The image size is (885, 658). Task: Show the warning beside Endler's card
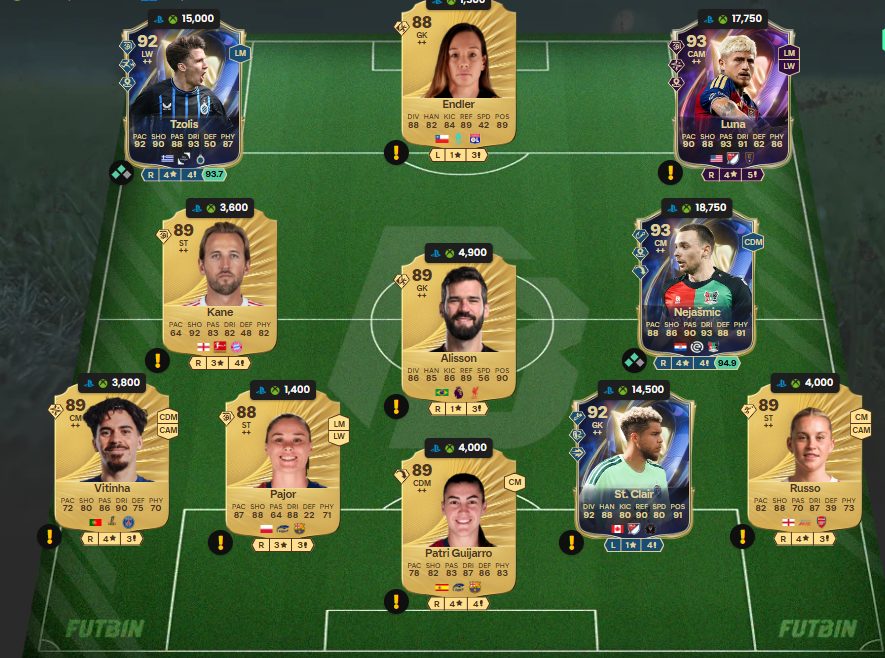(x=396, y=153)
